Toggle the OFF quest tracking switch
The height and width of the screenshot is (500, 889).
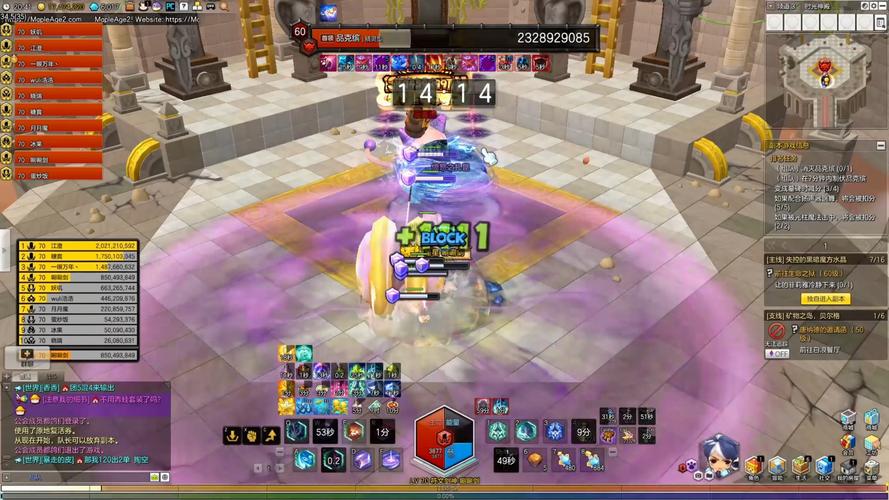pos(777,353)
